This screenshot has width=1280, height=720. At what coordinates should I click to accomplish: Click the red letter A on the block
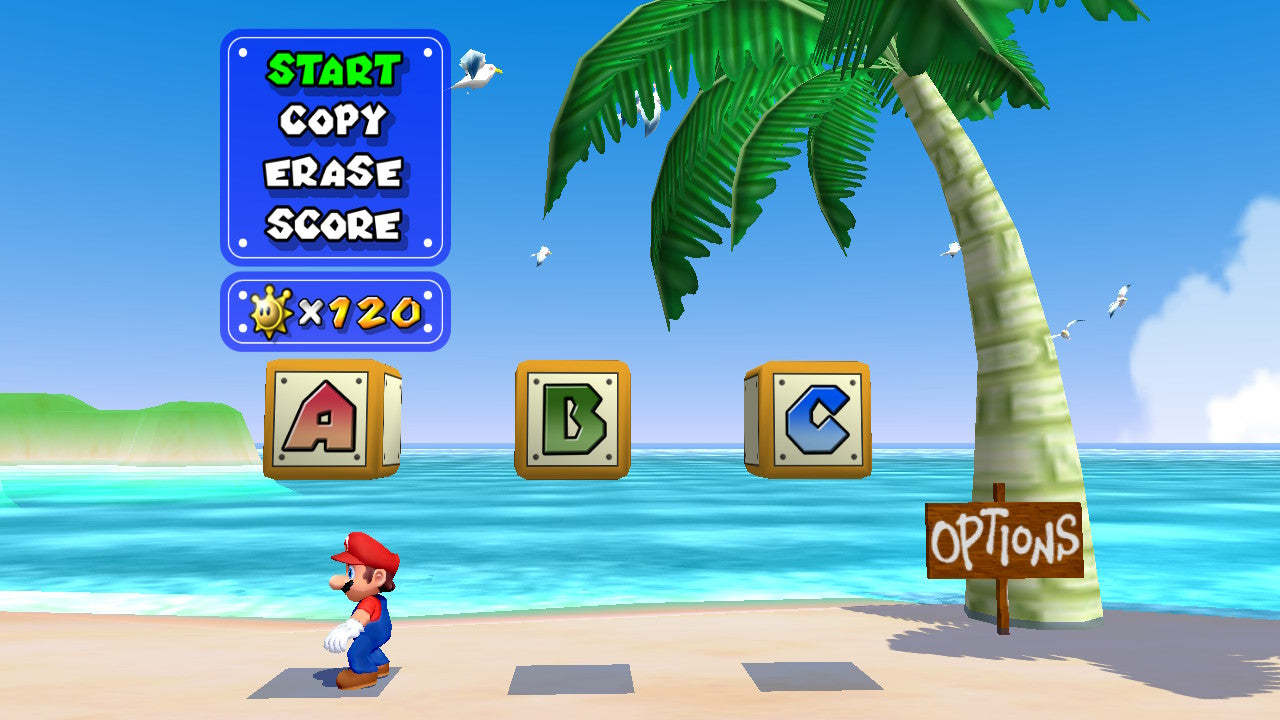pos(325,417)
